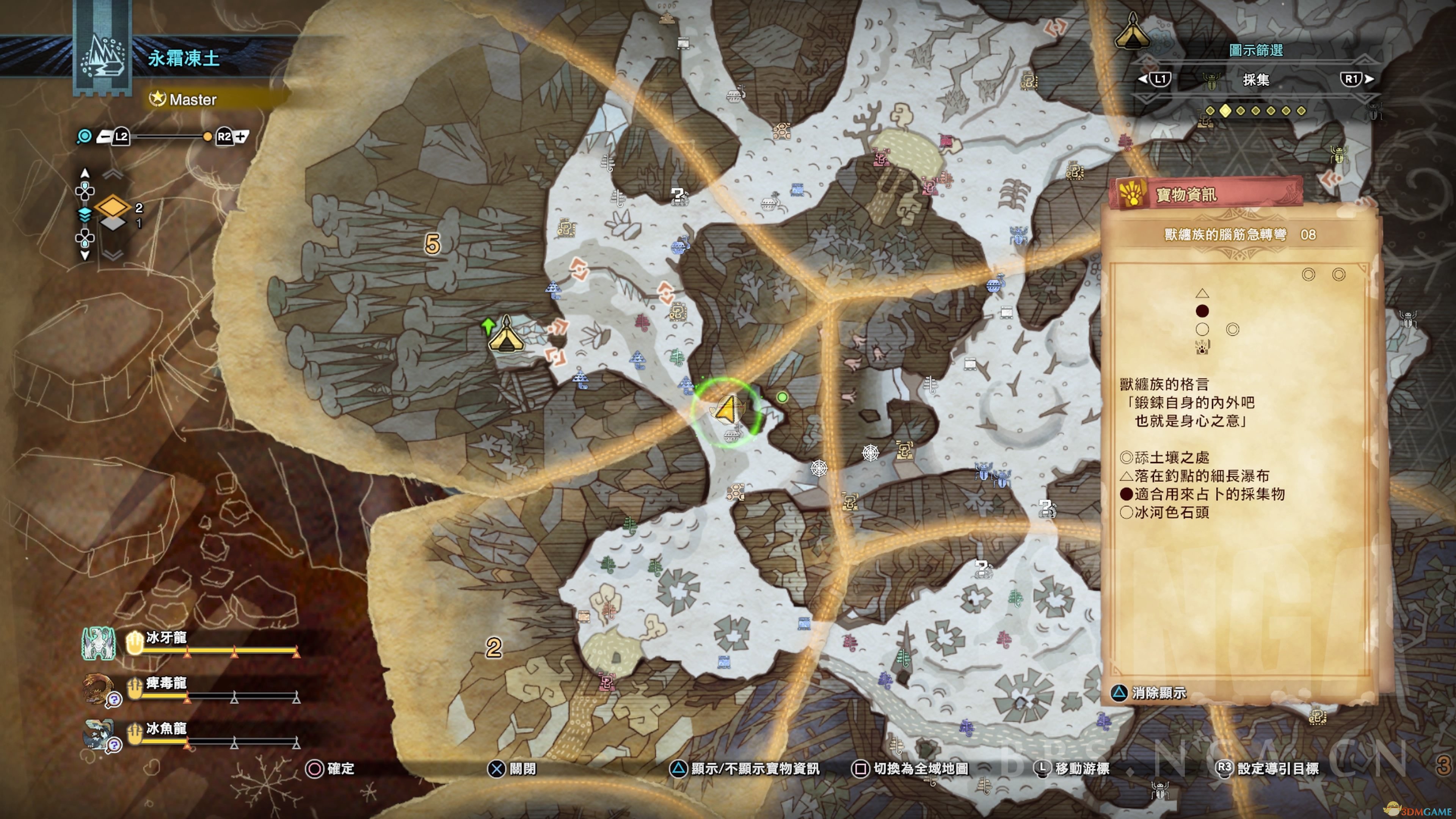Screen dimensions: 1456x819
Task: Choose the 冰魚龍 monster entry
Action: click(x=166, y=728)
